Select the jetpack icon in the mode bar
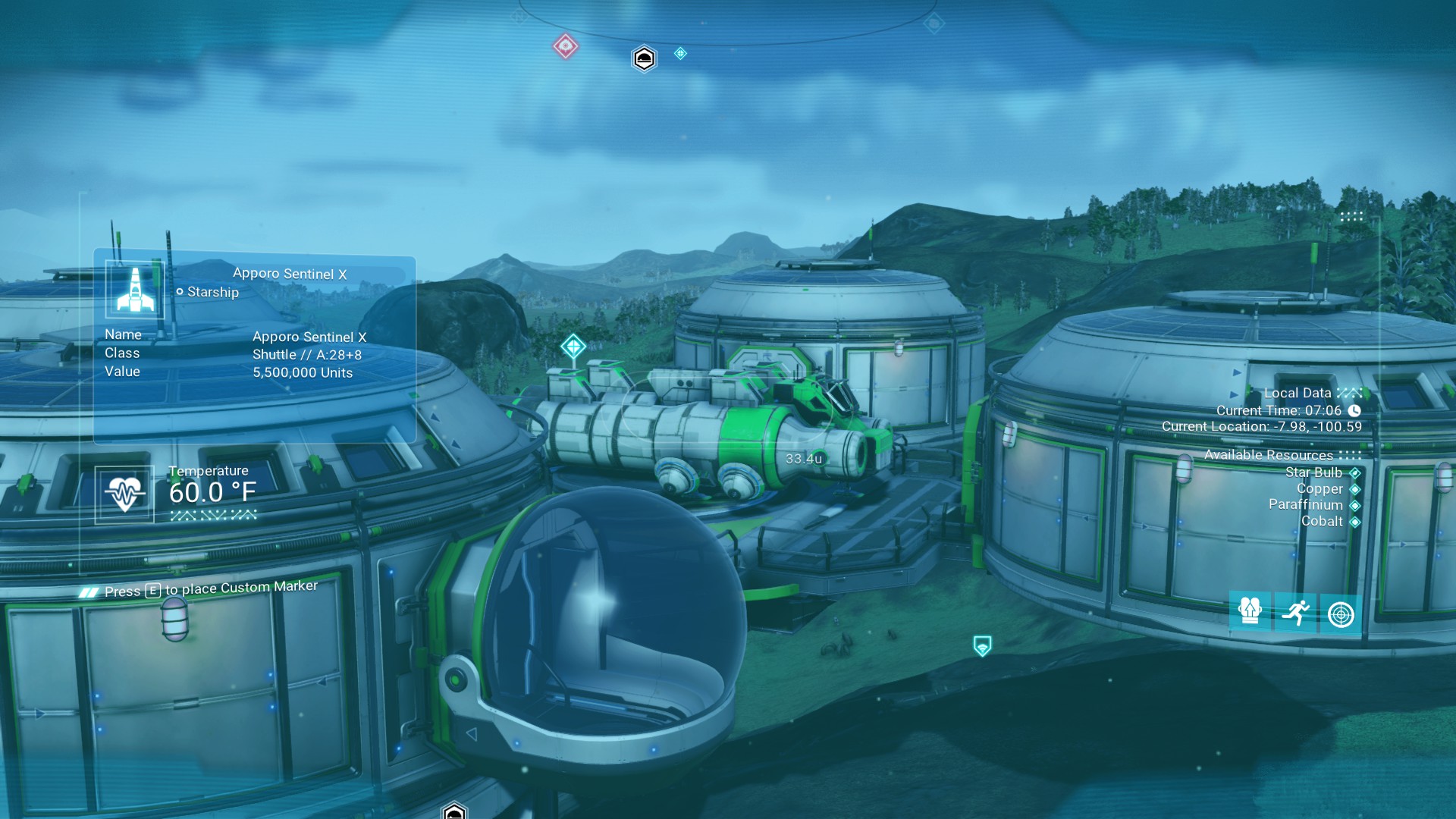This screenshot has height=819, width=1456. (1250, 611)
